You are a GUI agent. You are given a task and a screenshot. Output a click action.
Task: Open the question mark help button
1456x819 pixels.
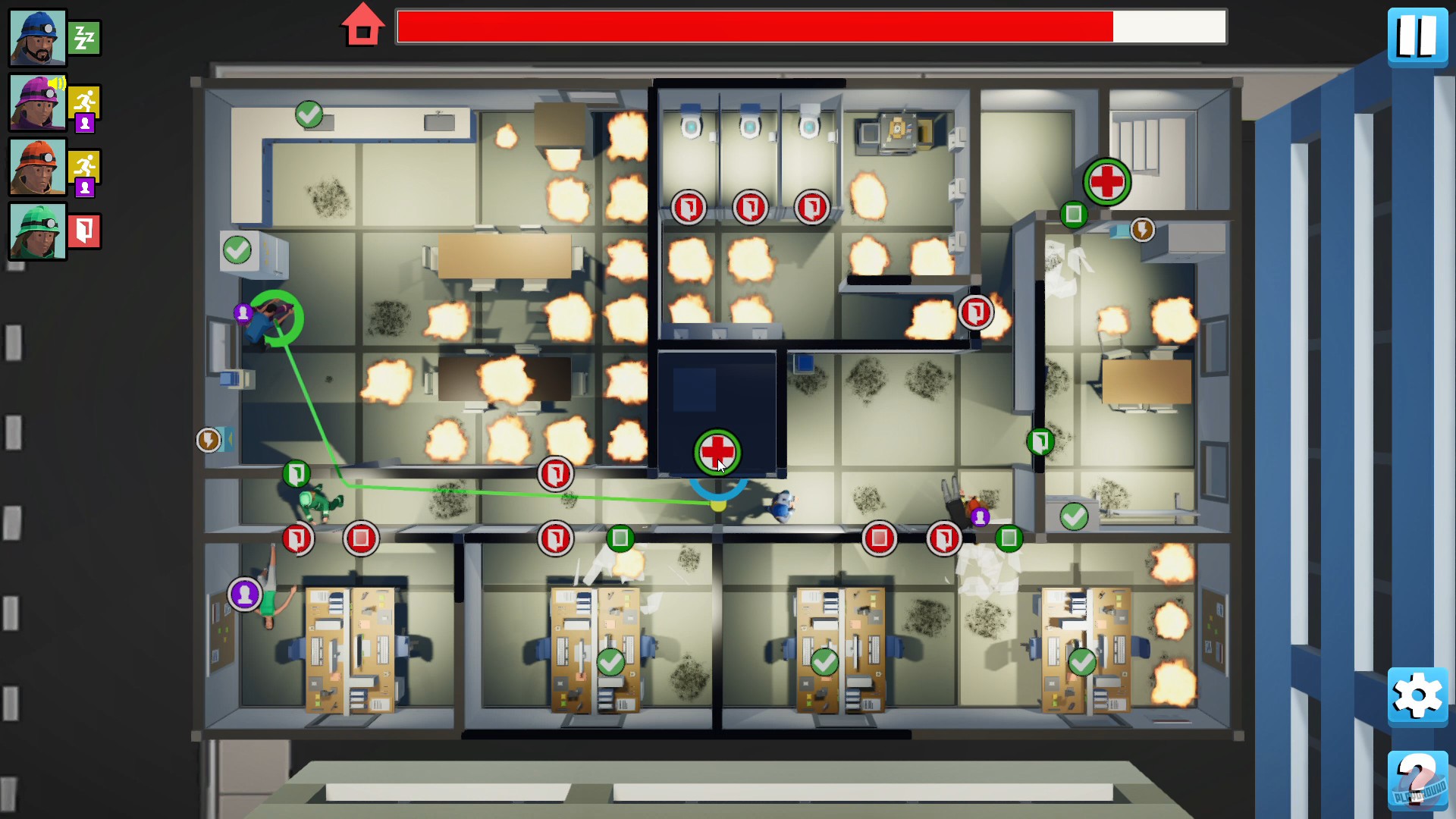click(x=1417, y=780)
